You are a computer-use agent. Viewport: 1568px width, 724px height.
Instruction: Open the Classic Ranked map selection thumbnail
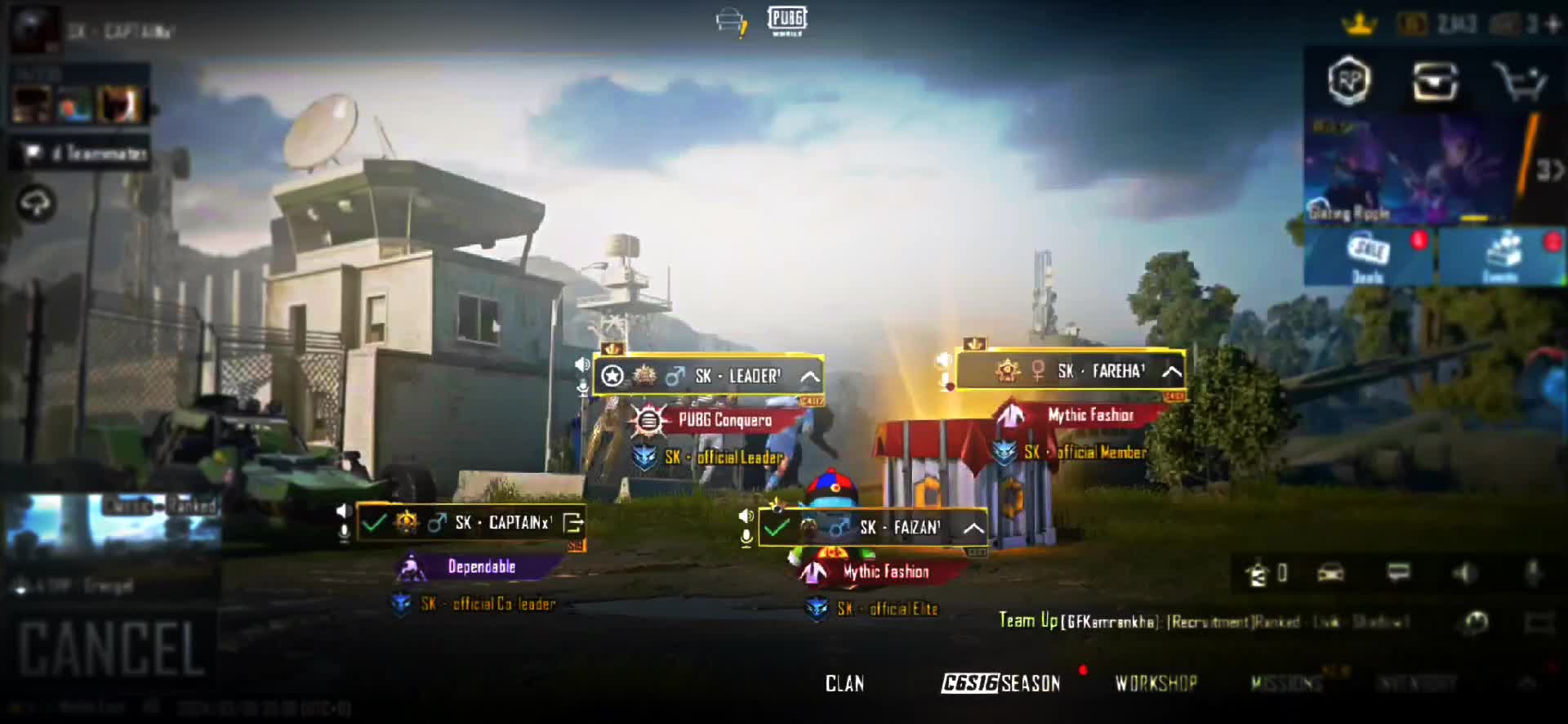coord(113,521)
